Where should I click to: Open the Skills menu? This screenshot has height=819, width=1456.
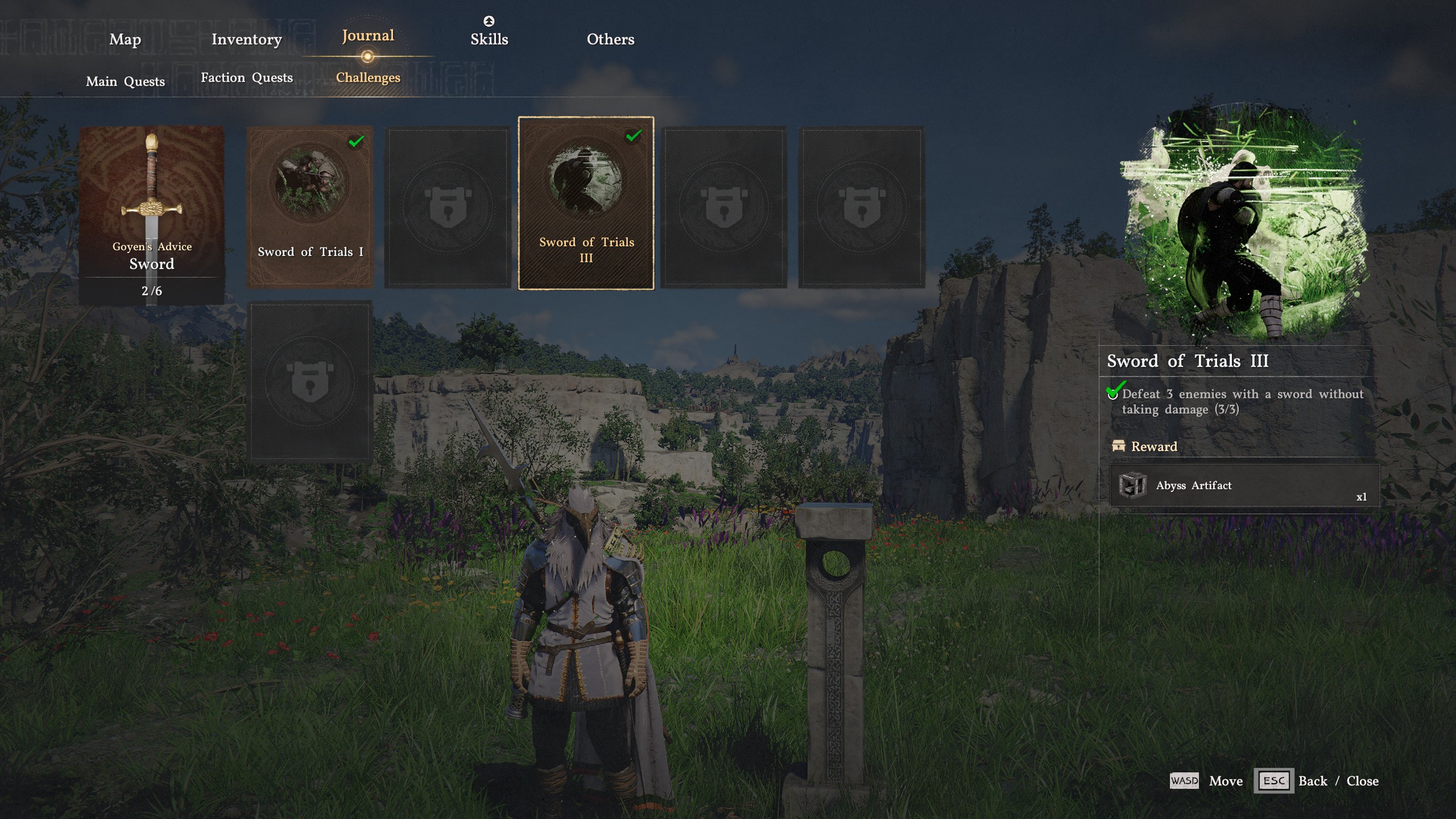(489, 39)
